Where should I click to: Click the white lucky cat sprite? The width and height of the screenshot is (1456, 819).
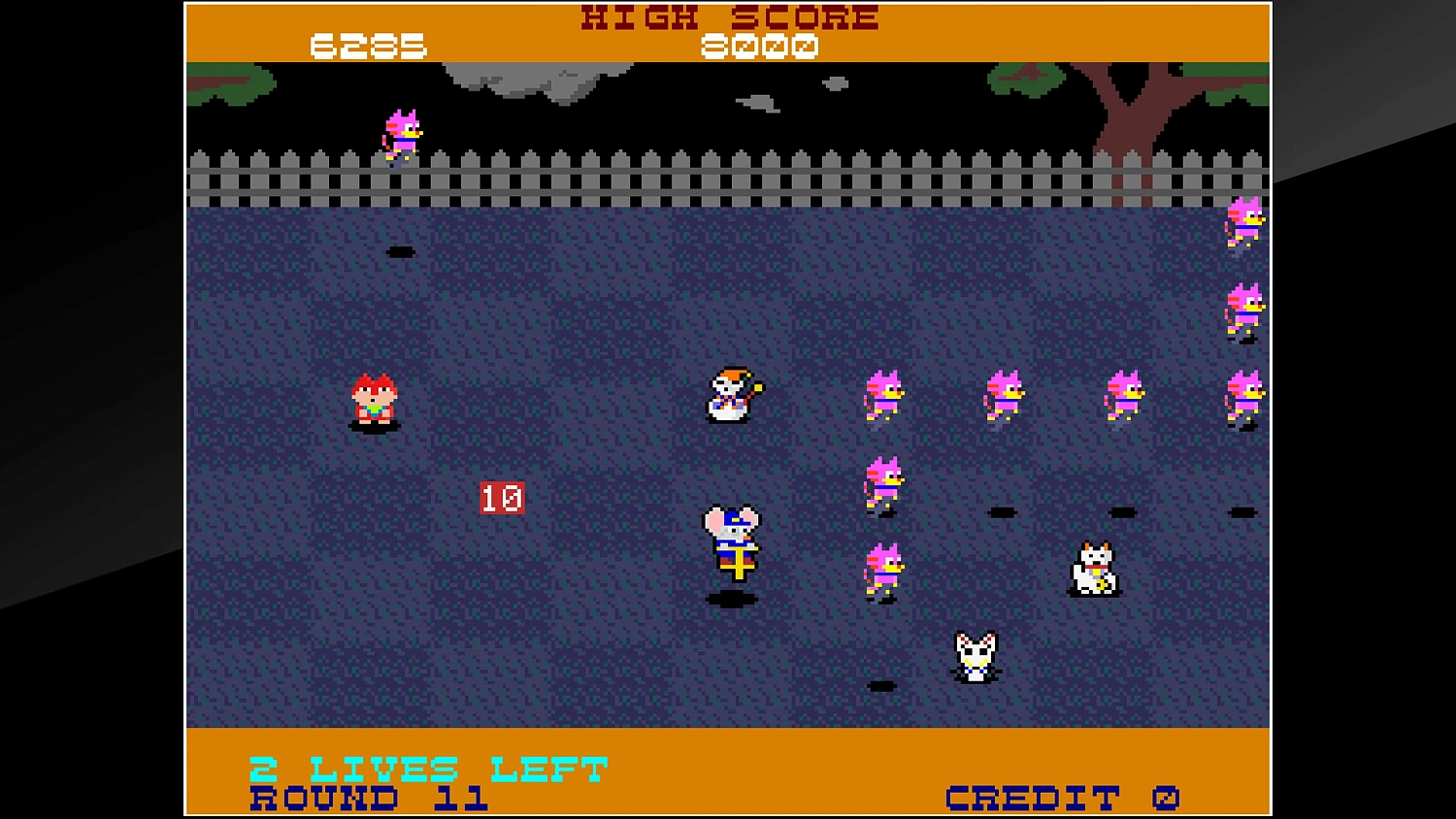click(x=1093, y=568)
